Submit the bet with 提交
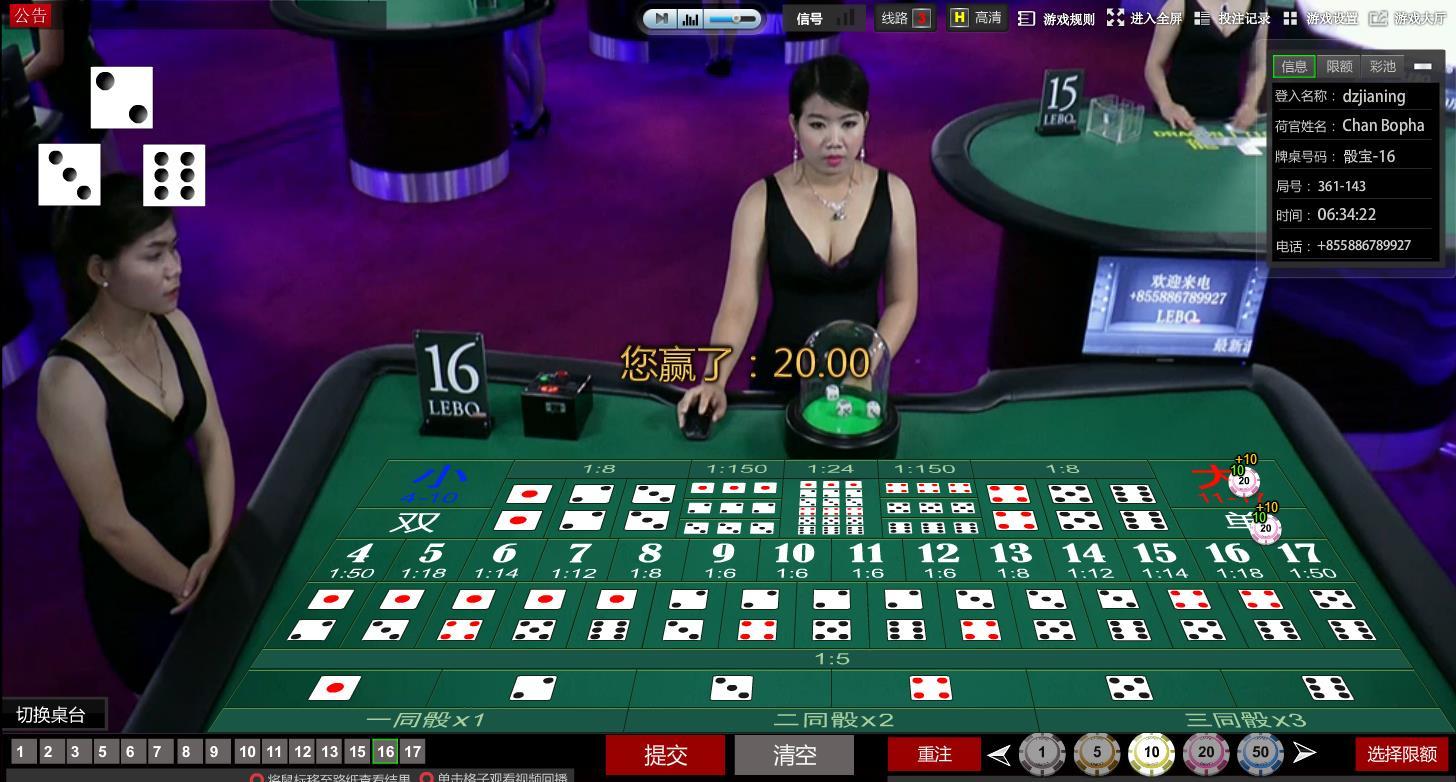This screenshot has width=1456, height=782. pyautogui.click(x=665, y=755)
